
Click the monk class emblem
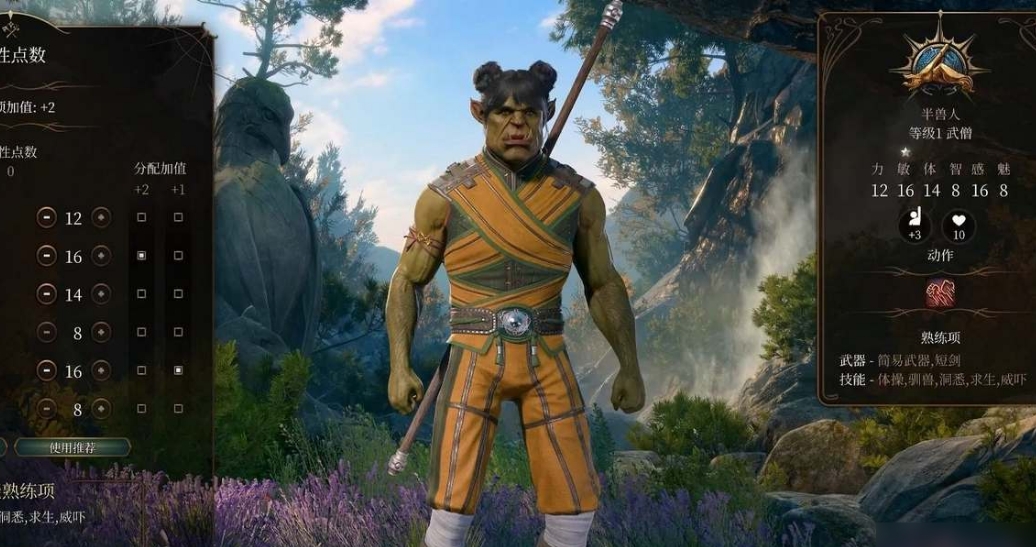[938, 62]
